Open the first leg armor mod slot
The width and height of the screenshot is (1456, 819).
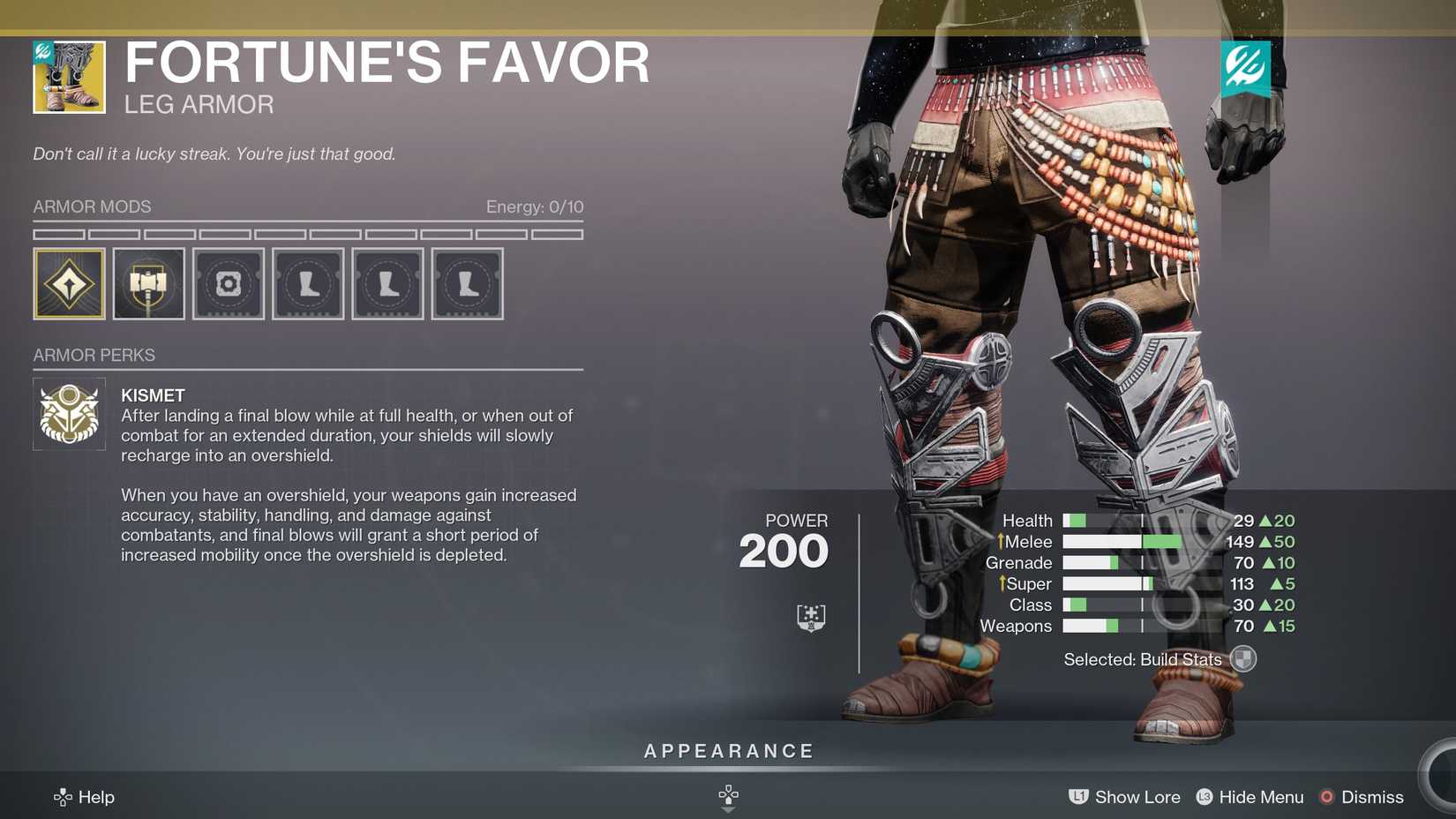point(307,283)
